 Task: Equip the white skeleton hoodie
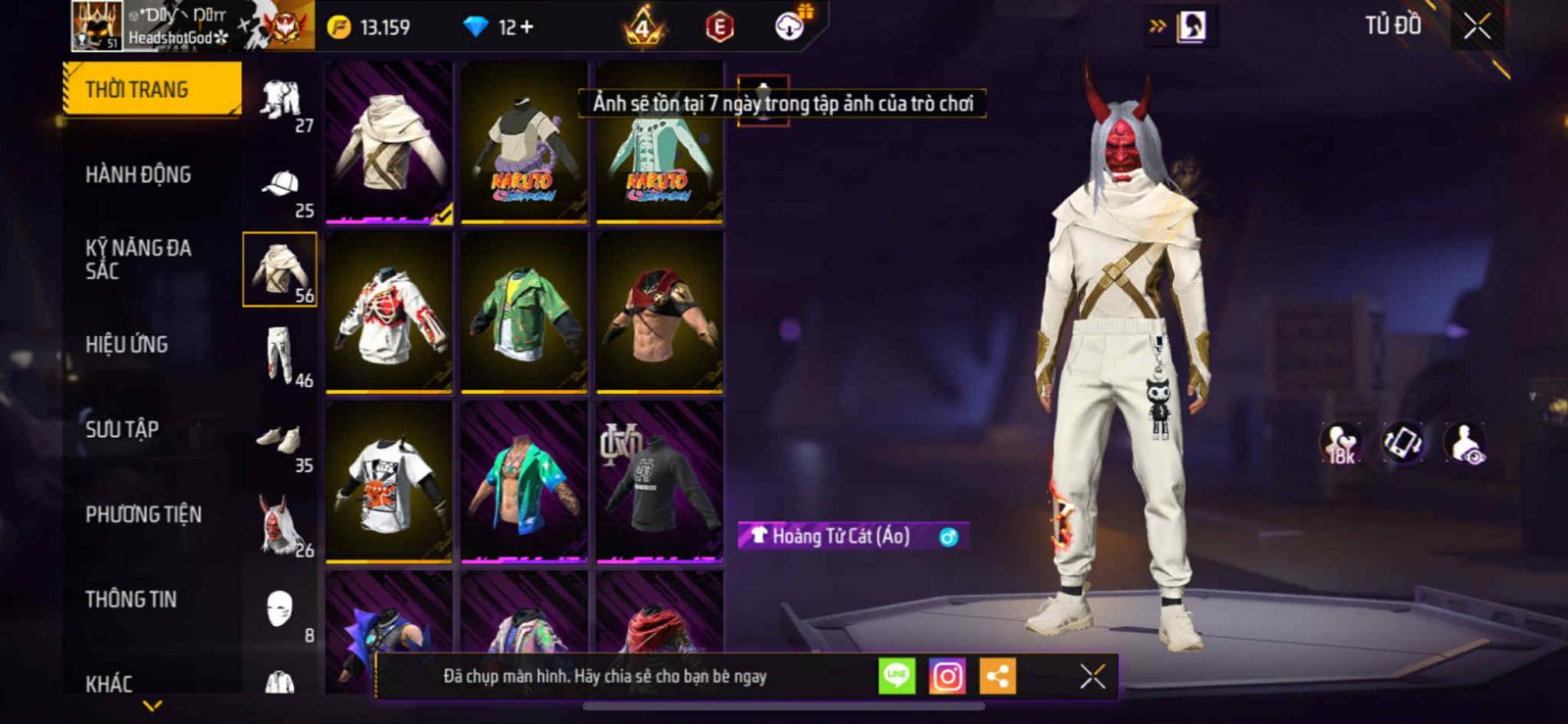pos(389,312)
